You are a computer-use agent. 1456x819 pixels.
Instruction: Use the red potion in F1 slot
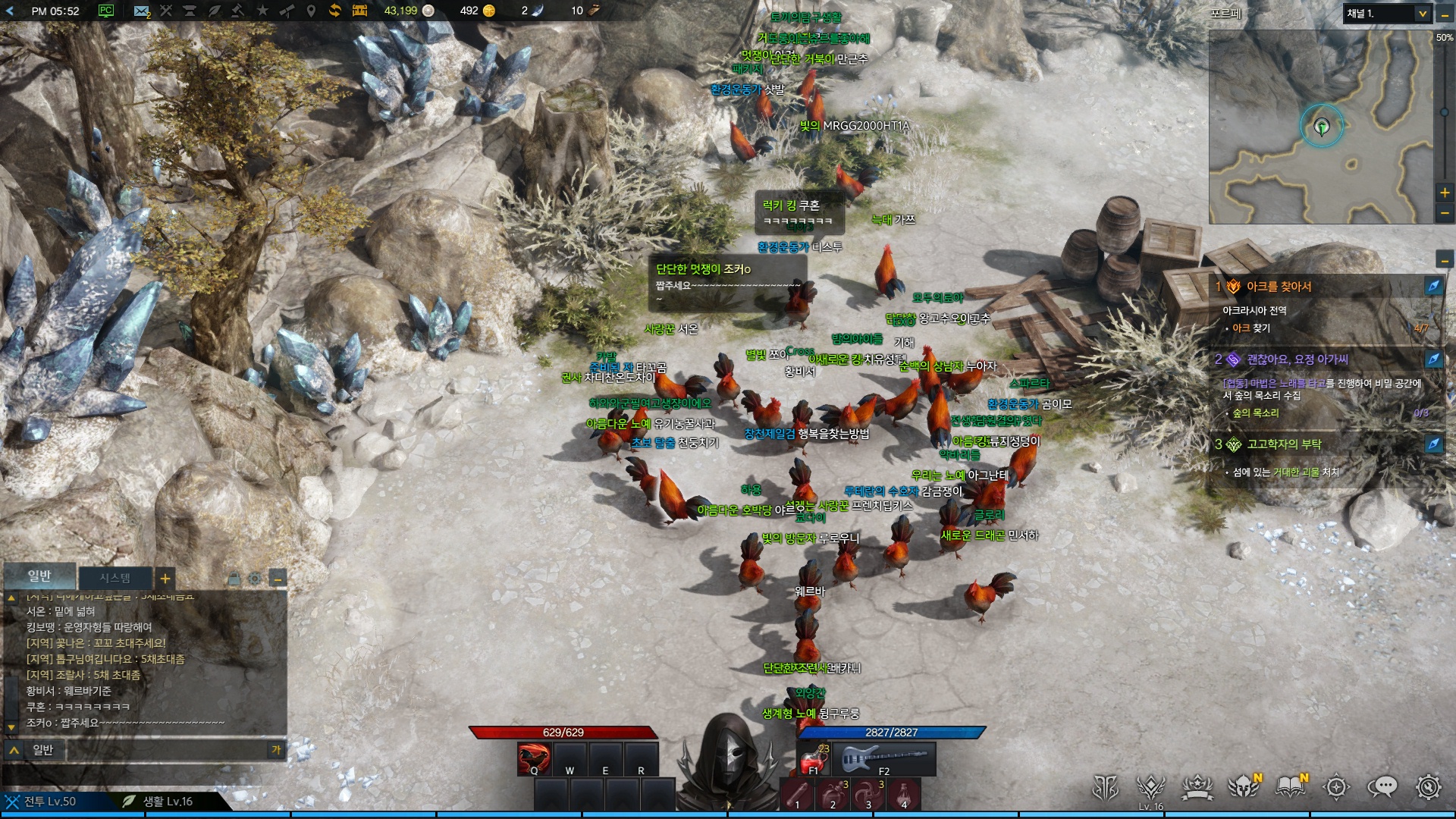click(x=814, y=759)
